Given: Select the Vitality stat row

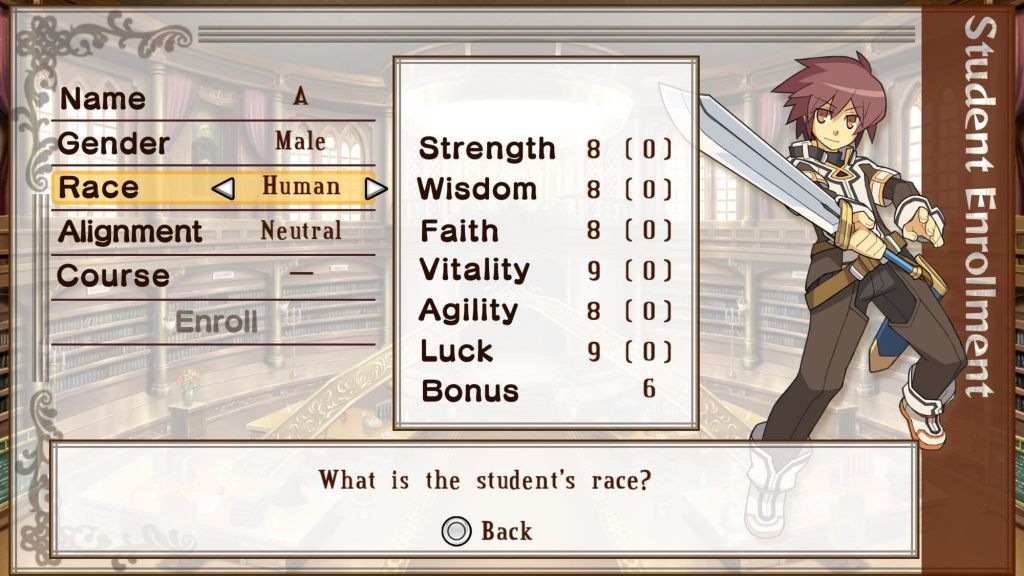Looking at the screenshot, I should [x=545, y=270].
